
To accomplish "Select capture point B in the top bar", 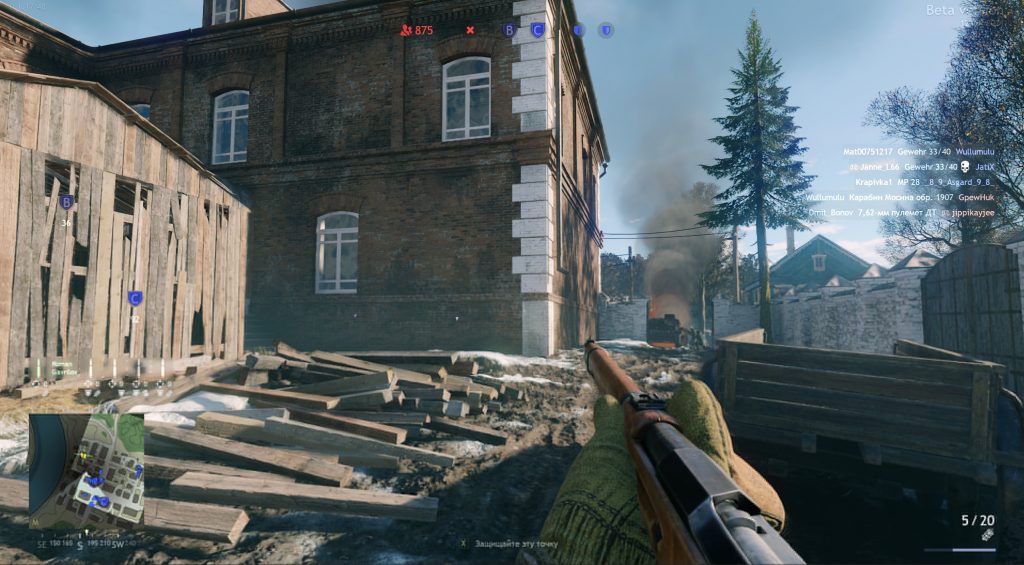I will (x=509, y=30).
